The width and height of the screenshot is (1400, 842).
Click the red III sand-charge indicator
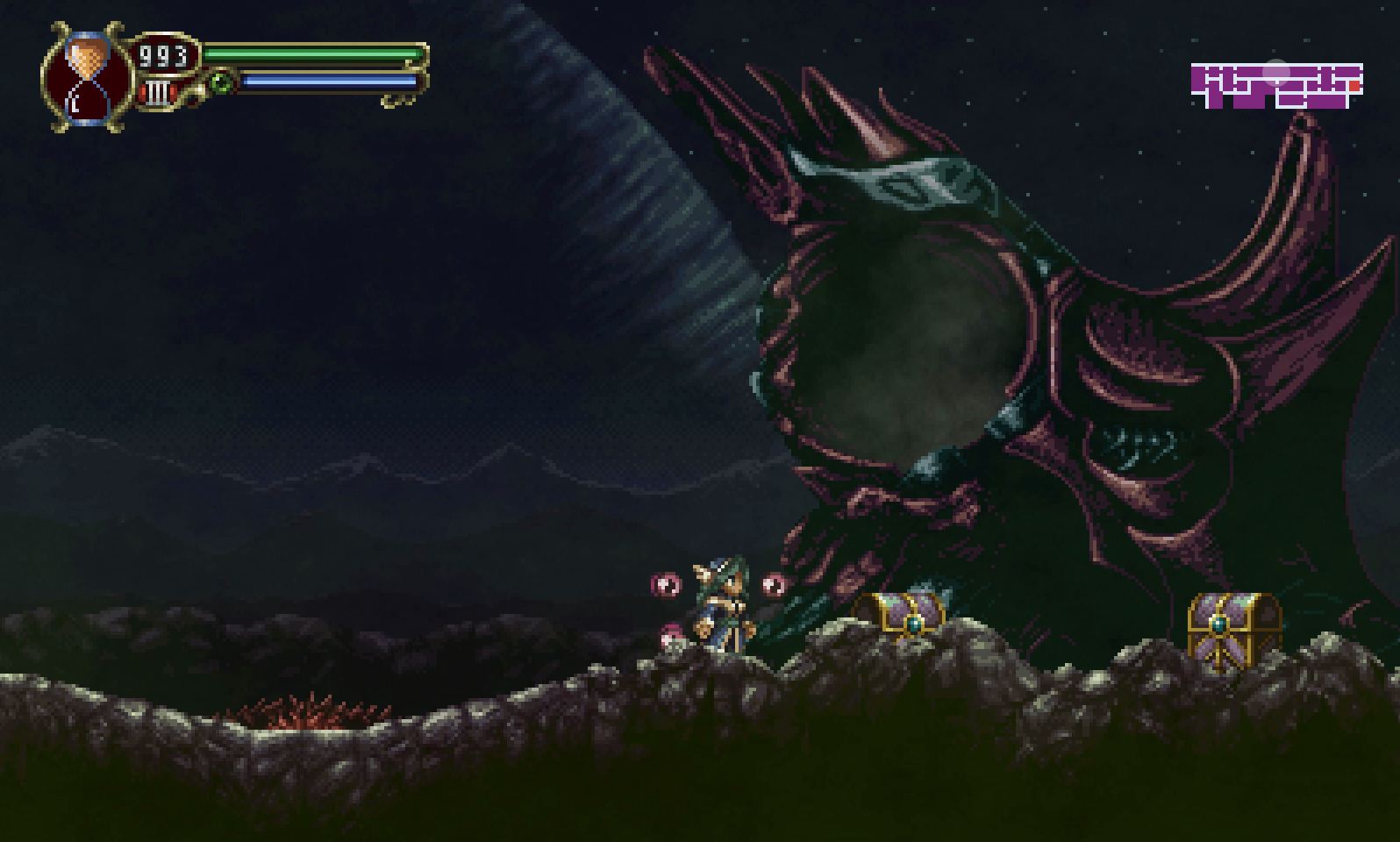157,92
